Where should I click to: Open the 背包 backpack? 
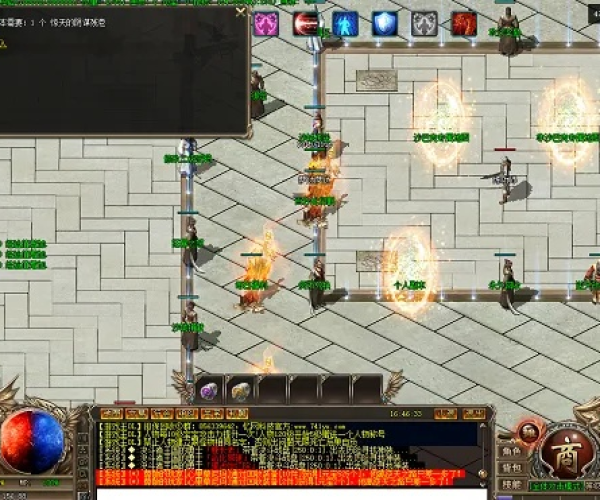click(x=510, y=468)
